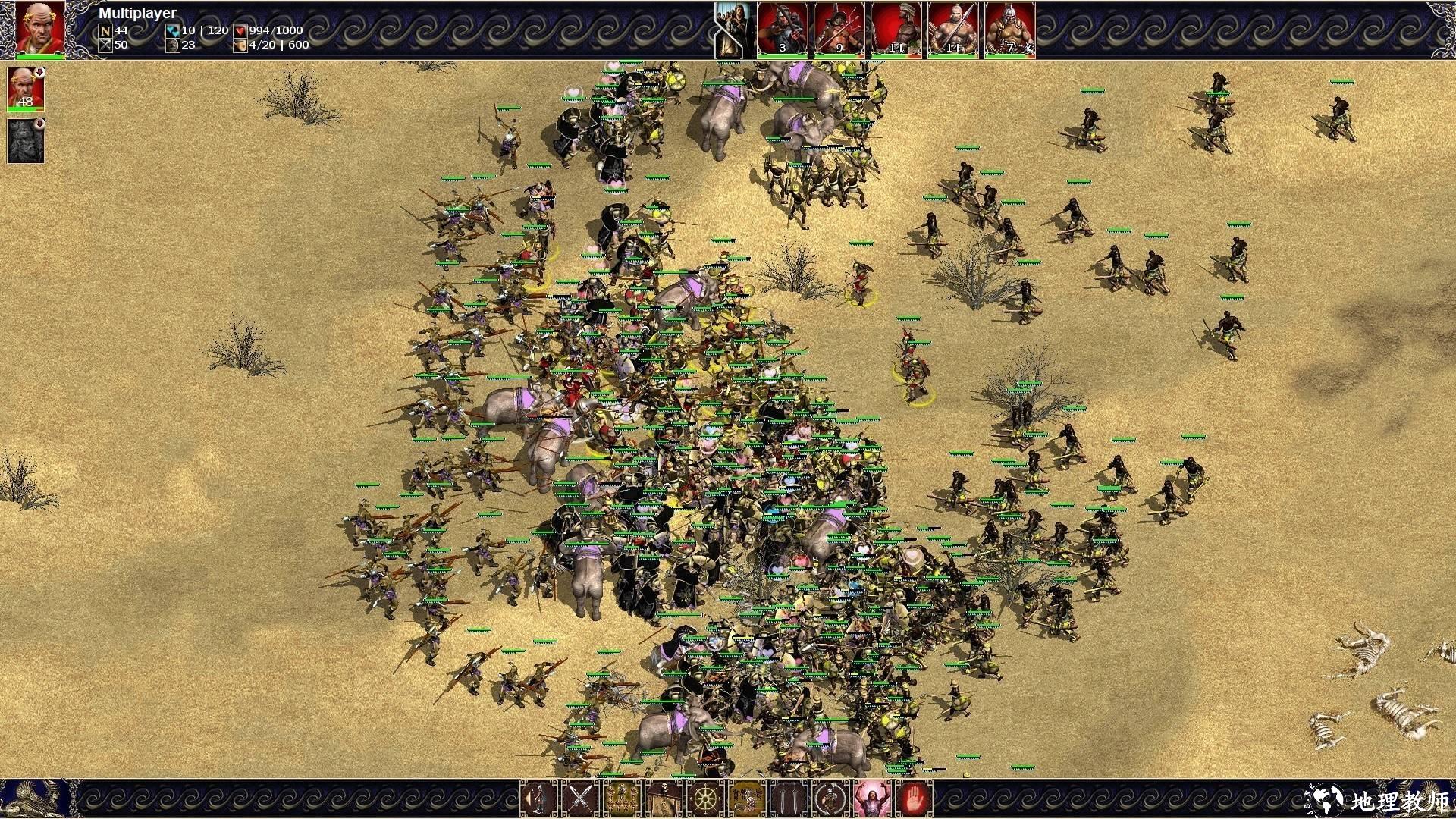Image resolution: width=1456 pixels, height=819 pixels.
Task: Choose the block formation of soldiers icon
Action: [x=622, y=799]
